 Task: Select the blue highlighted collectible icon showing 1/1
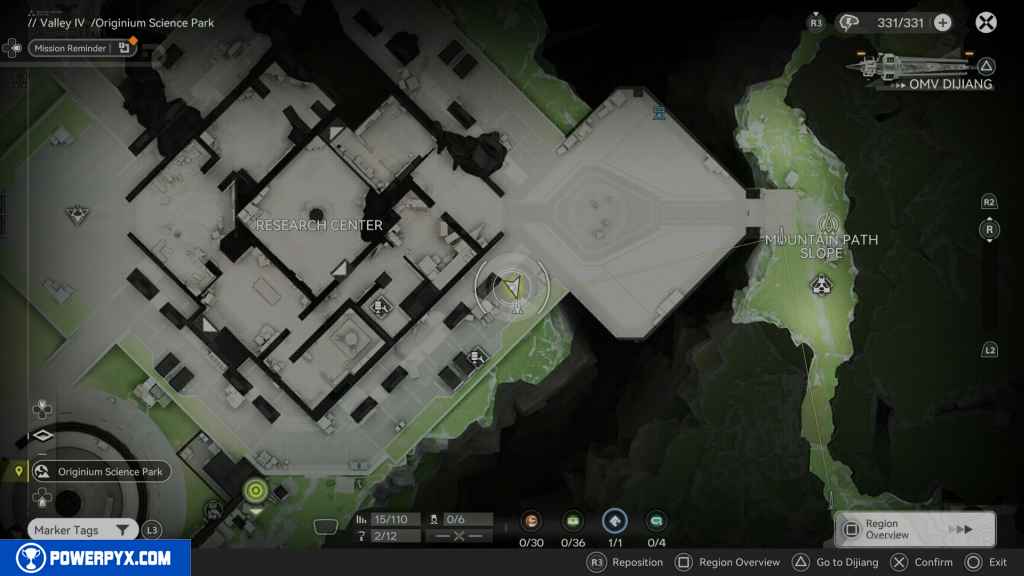click(x=614, y=522)
